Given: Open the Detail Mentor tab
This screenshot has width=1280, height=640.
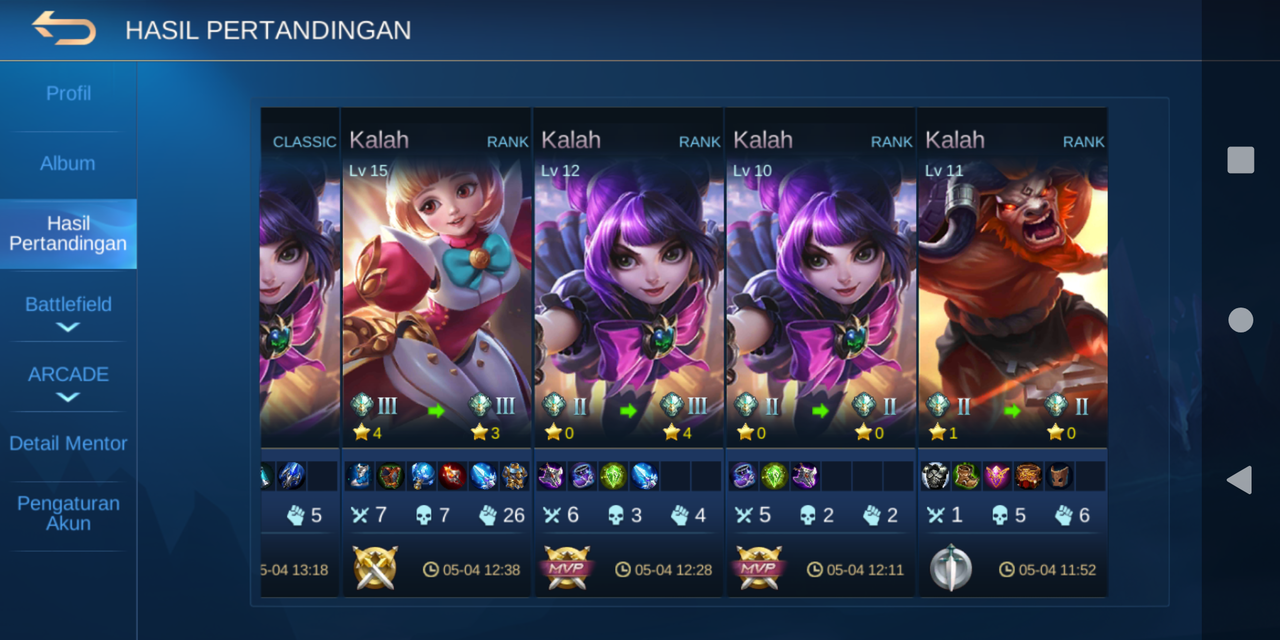Looking at the screenshot, I should (68, 443).
